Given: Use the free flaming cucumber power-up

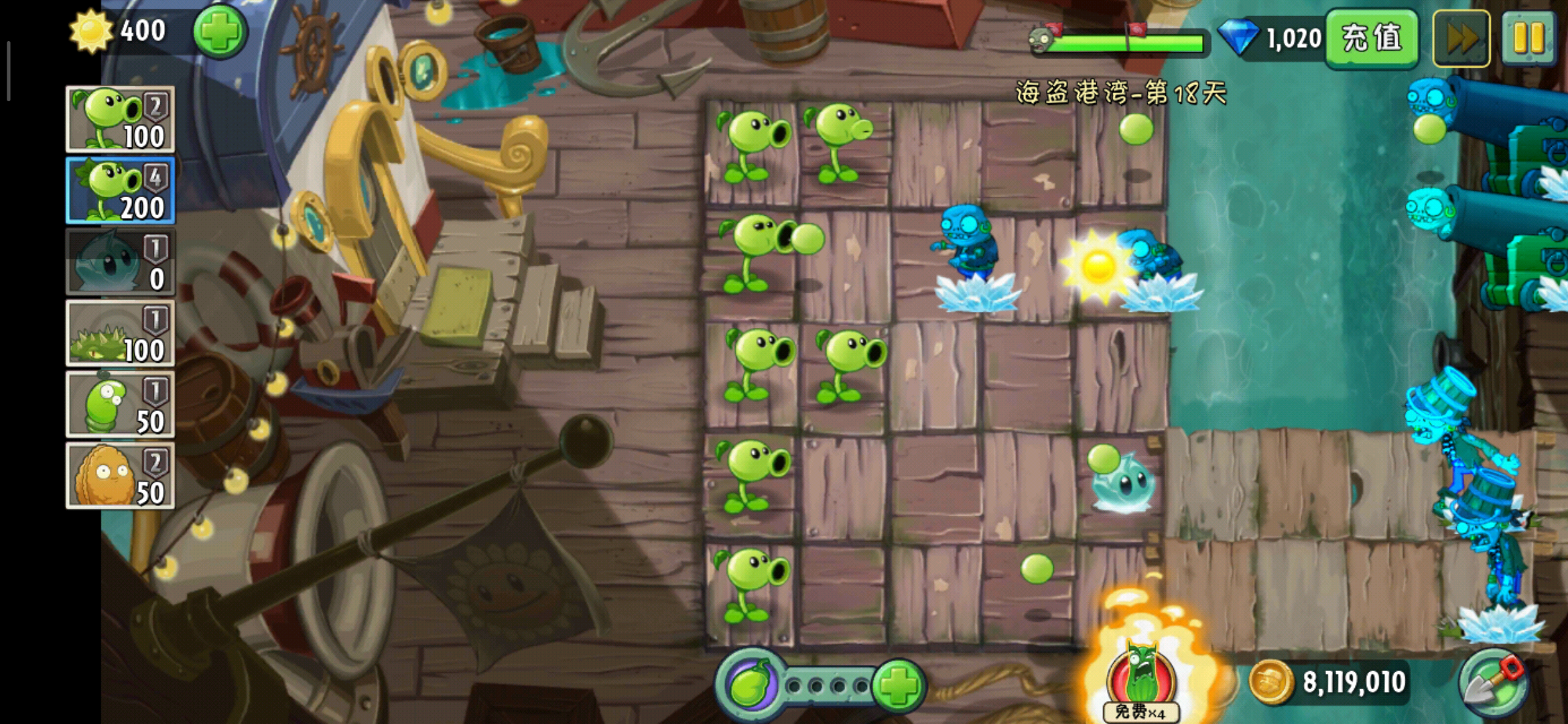Looking at the screenshot, I should pyautogui.click(x=1141, y=677).
